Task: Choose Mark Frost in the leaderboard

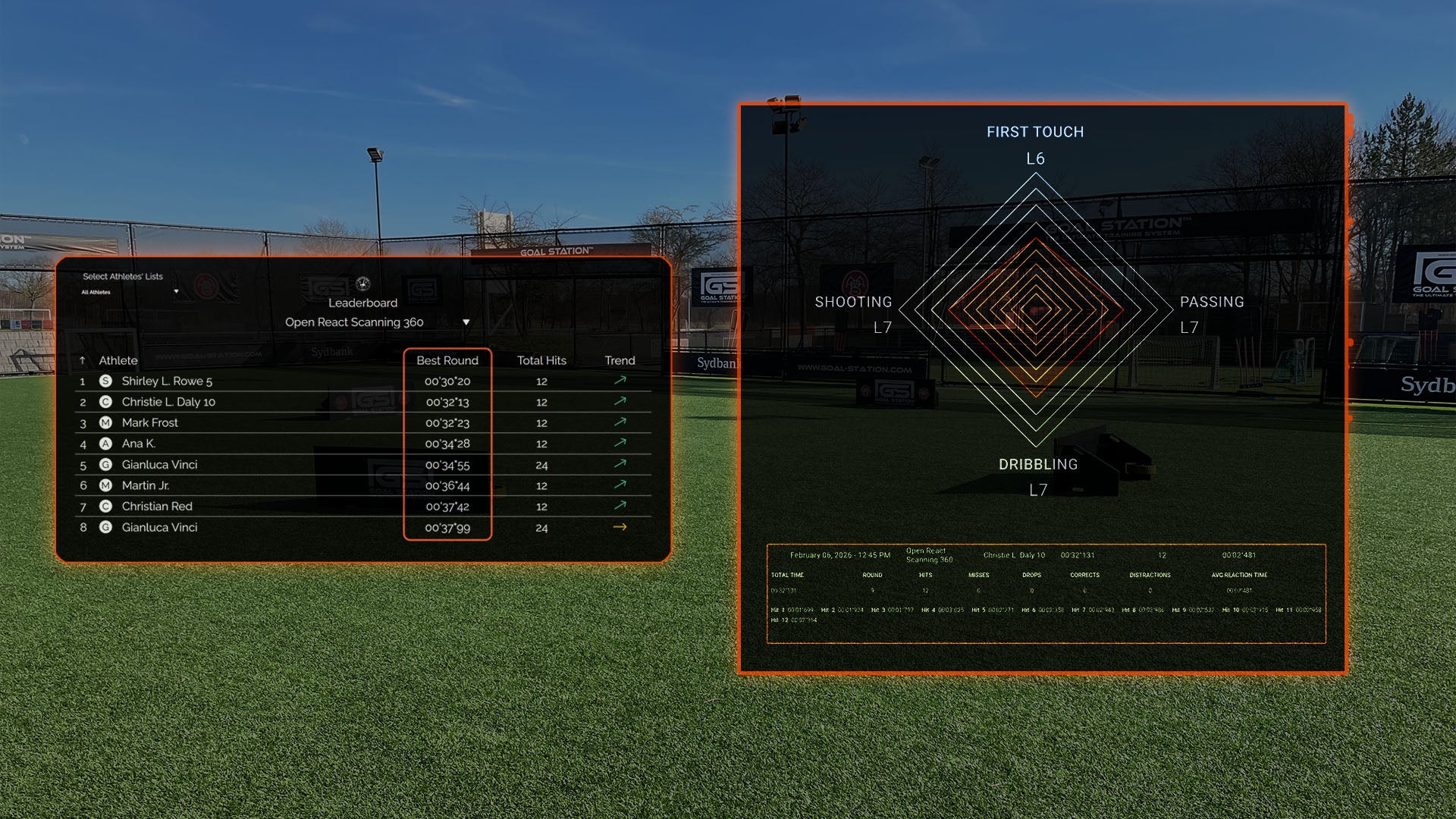Action: pos(150,422)
